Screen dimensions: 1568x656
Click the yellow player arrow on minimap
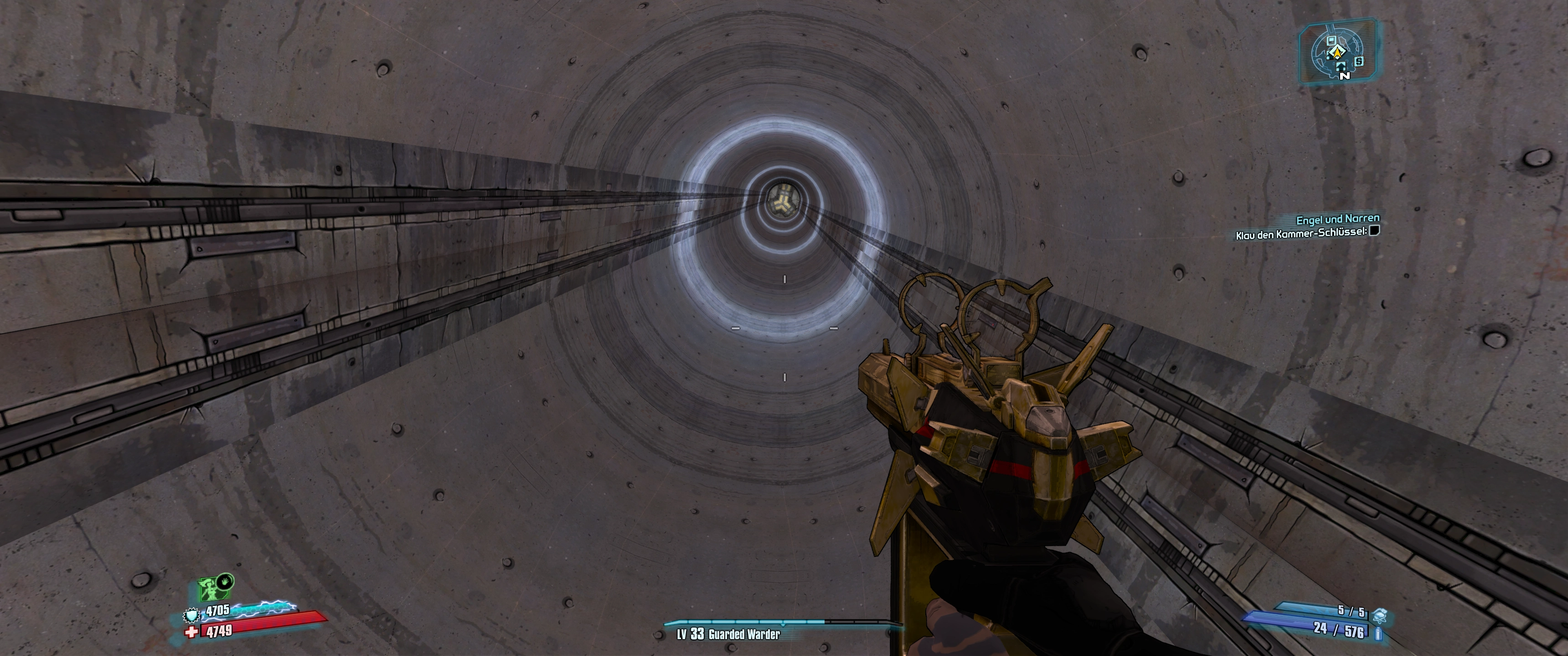tap(1337, 55)
